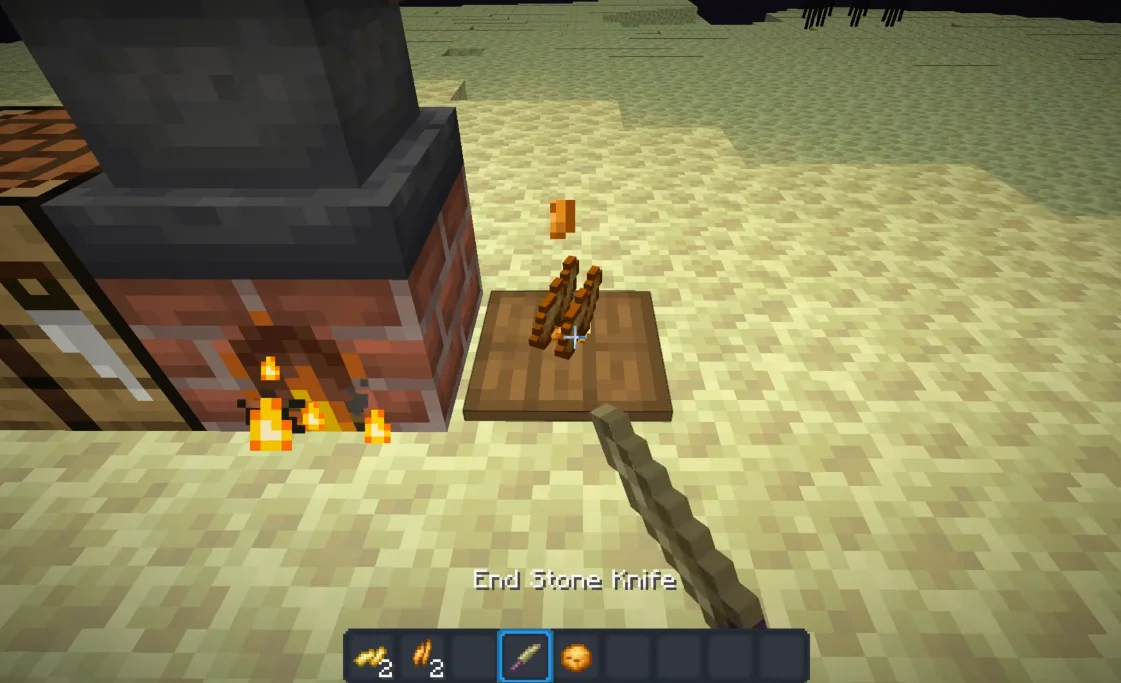Choose the End Stone Knife hotbar slot
This screenshot has height=683, width=1121.
525,657
